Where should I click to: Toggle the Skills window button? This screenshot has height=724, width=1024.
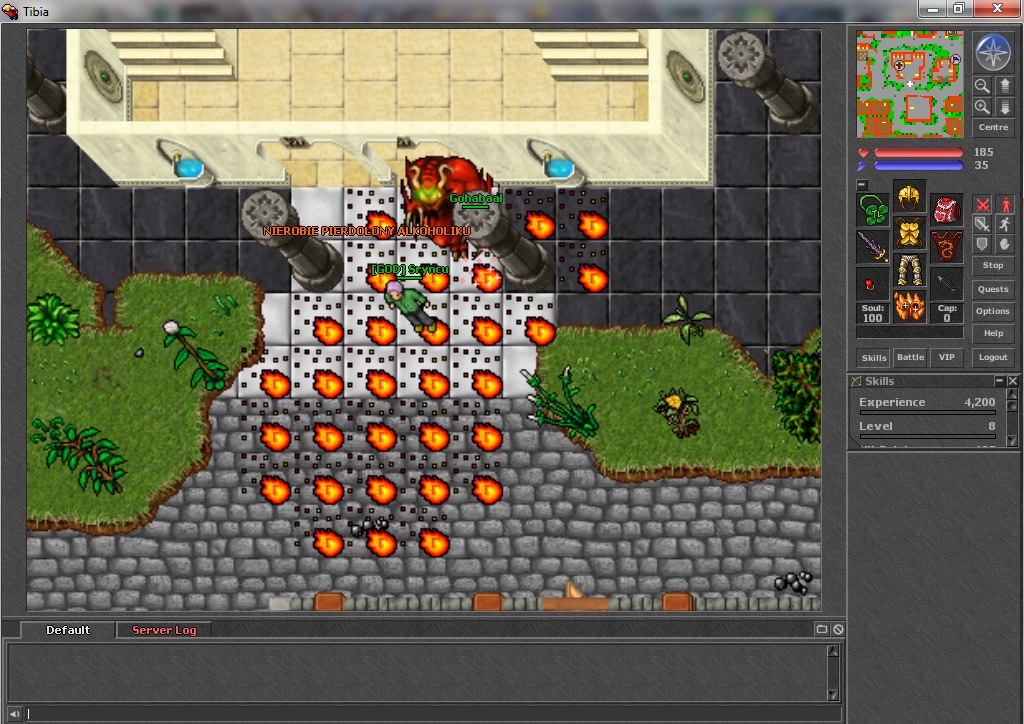[874, 357]
